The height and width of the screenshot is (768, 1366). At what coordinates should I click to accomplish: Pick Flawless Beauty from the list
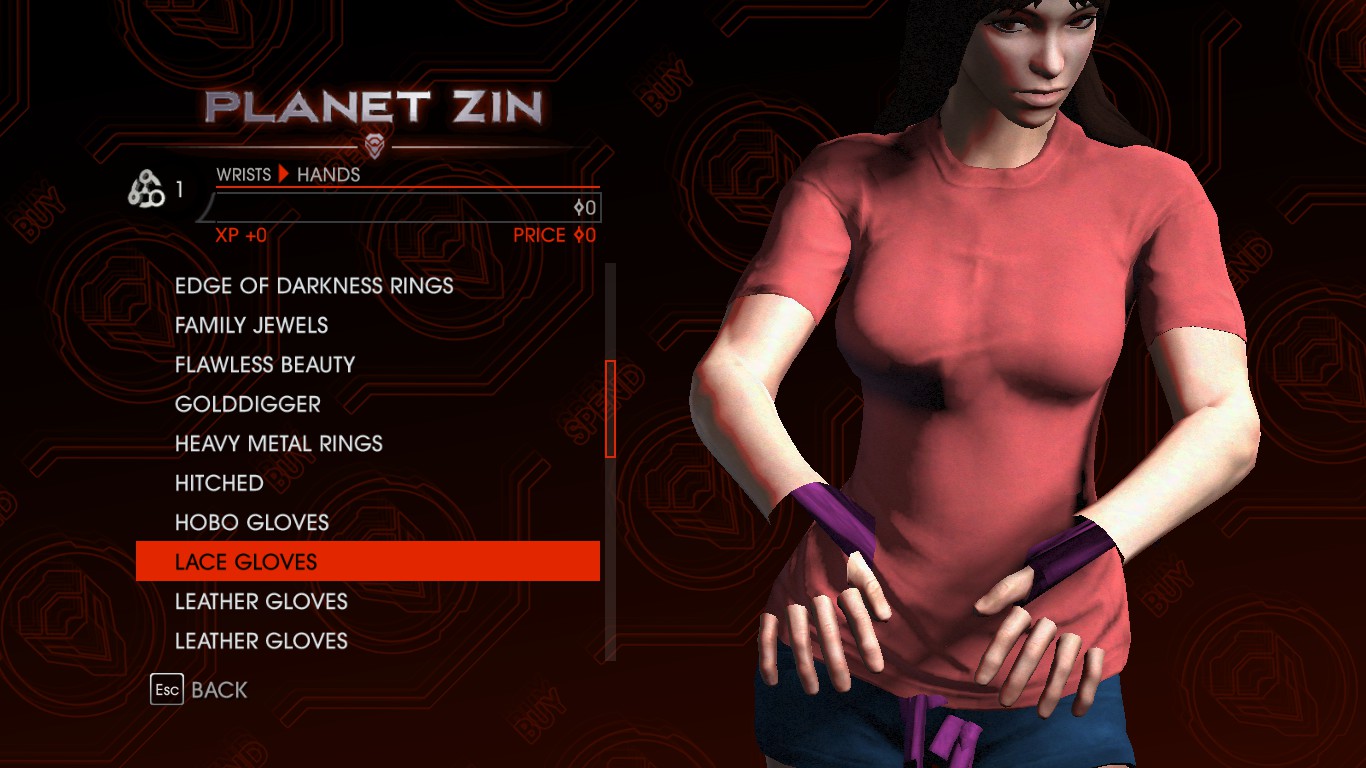265,365
